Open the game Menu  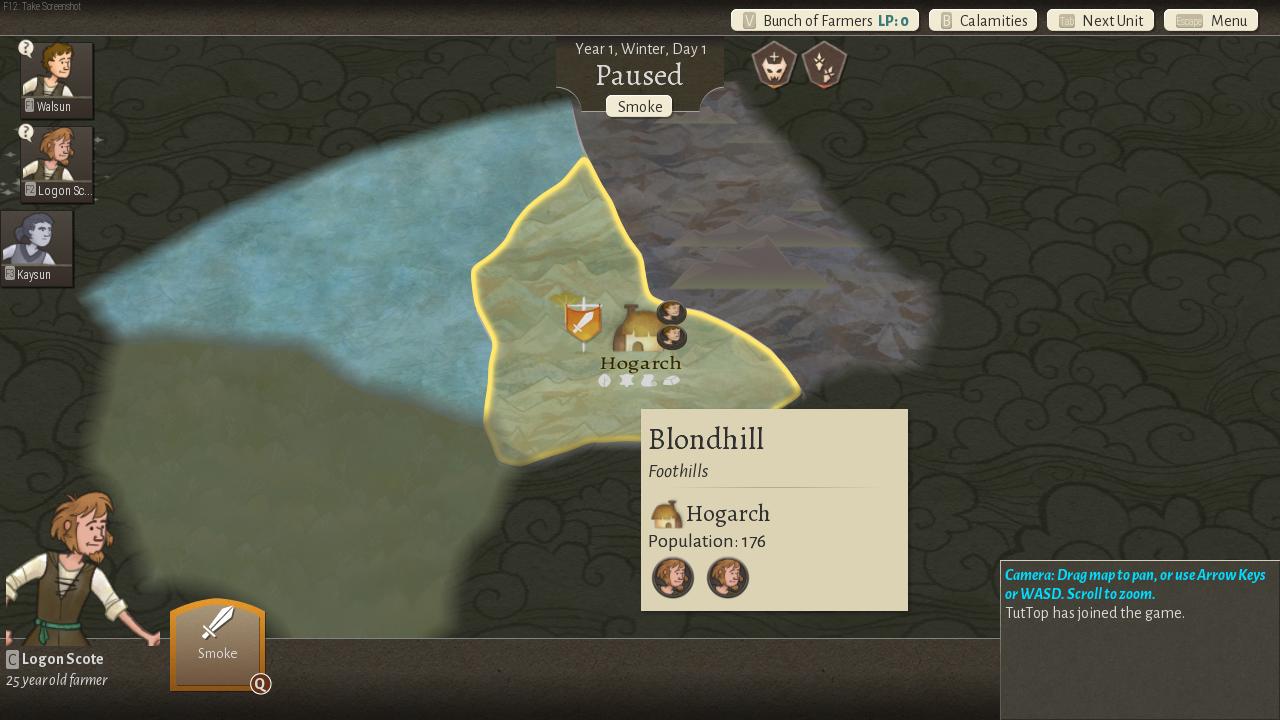tap(1211, 21)
